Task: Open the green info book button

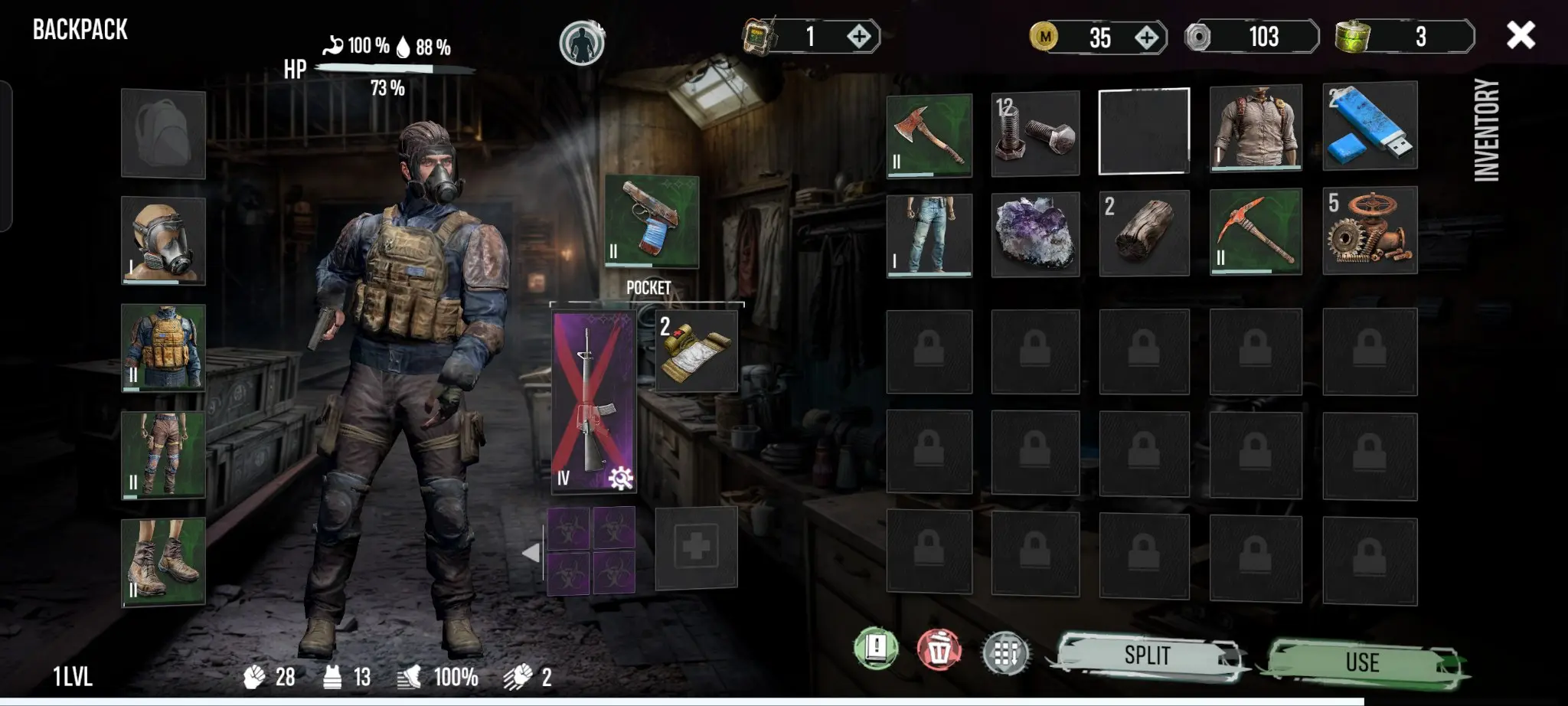Action: click(876, 649)
